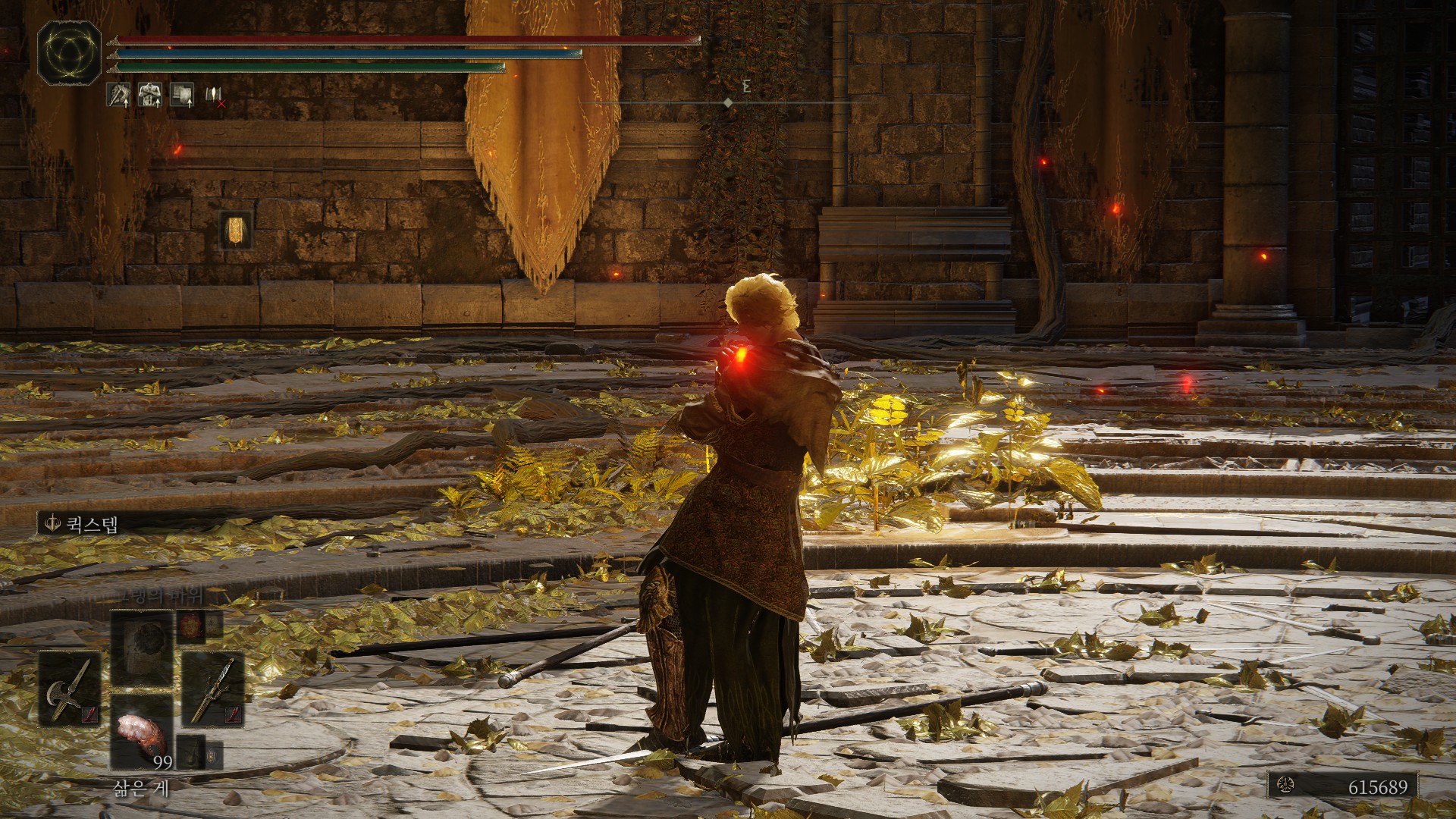Screen dimensions: 1456x819
Task: Select the 퀵스텝 skill label
Action: click(83, 524)
